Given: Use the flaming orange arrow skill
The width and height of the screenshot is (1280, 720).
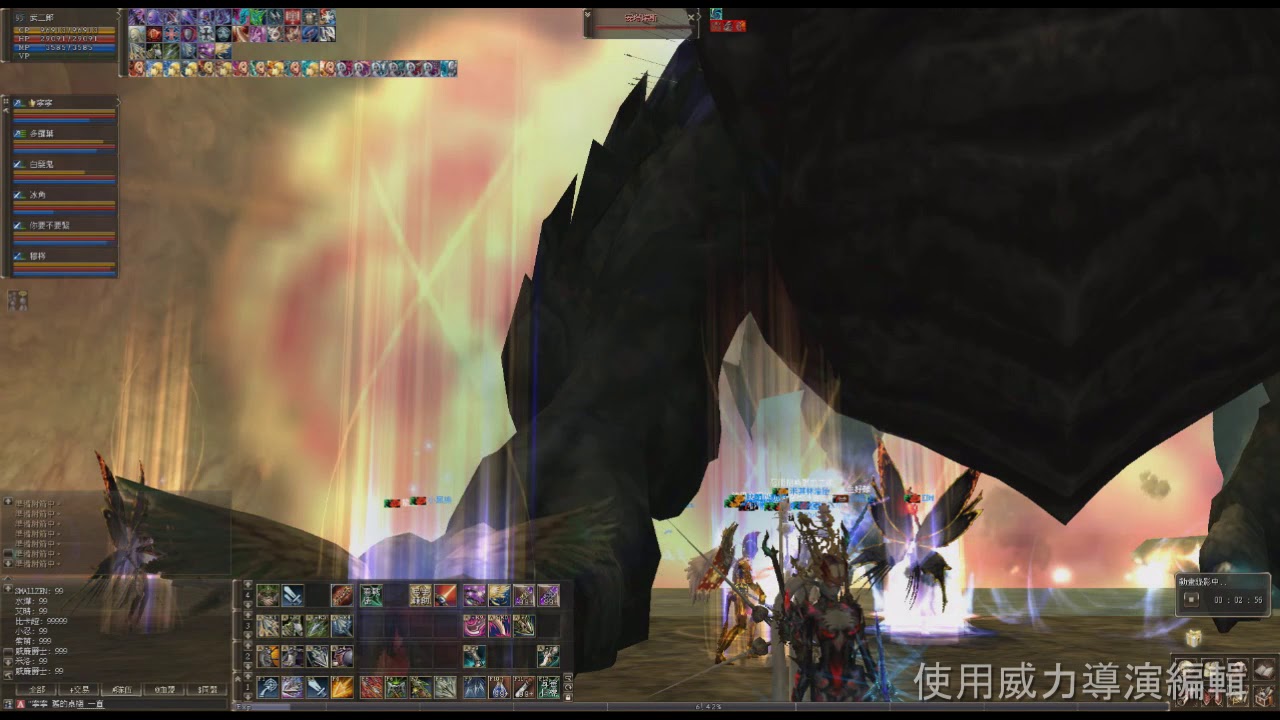Looking at the screenshot, I should pos(342,687).
